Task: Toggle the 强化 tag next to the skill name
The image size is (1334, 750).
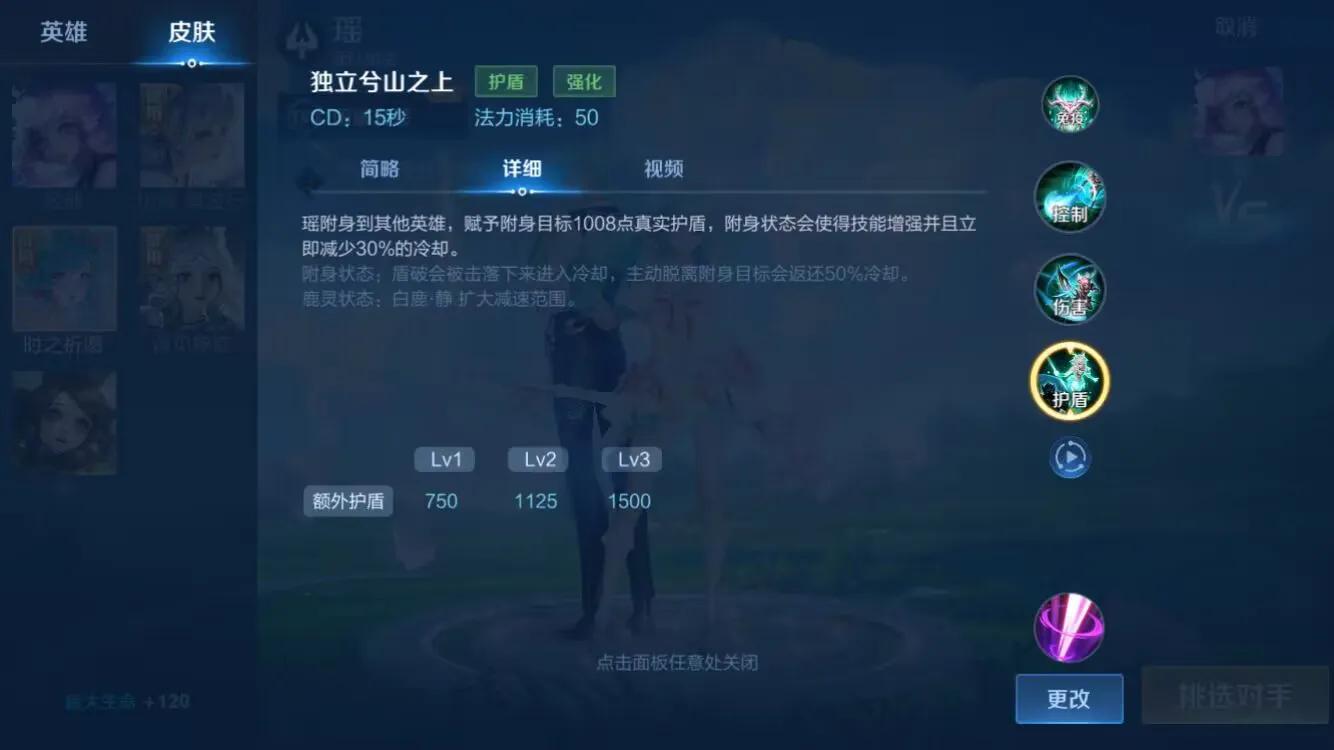Action: pos(584,81)
